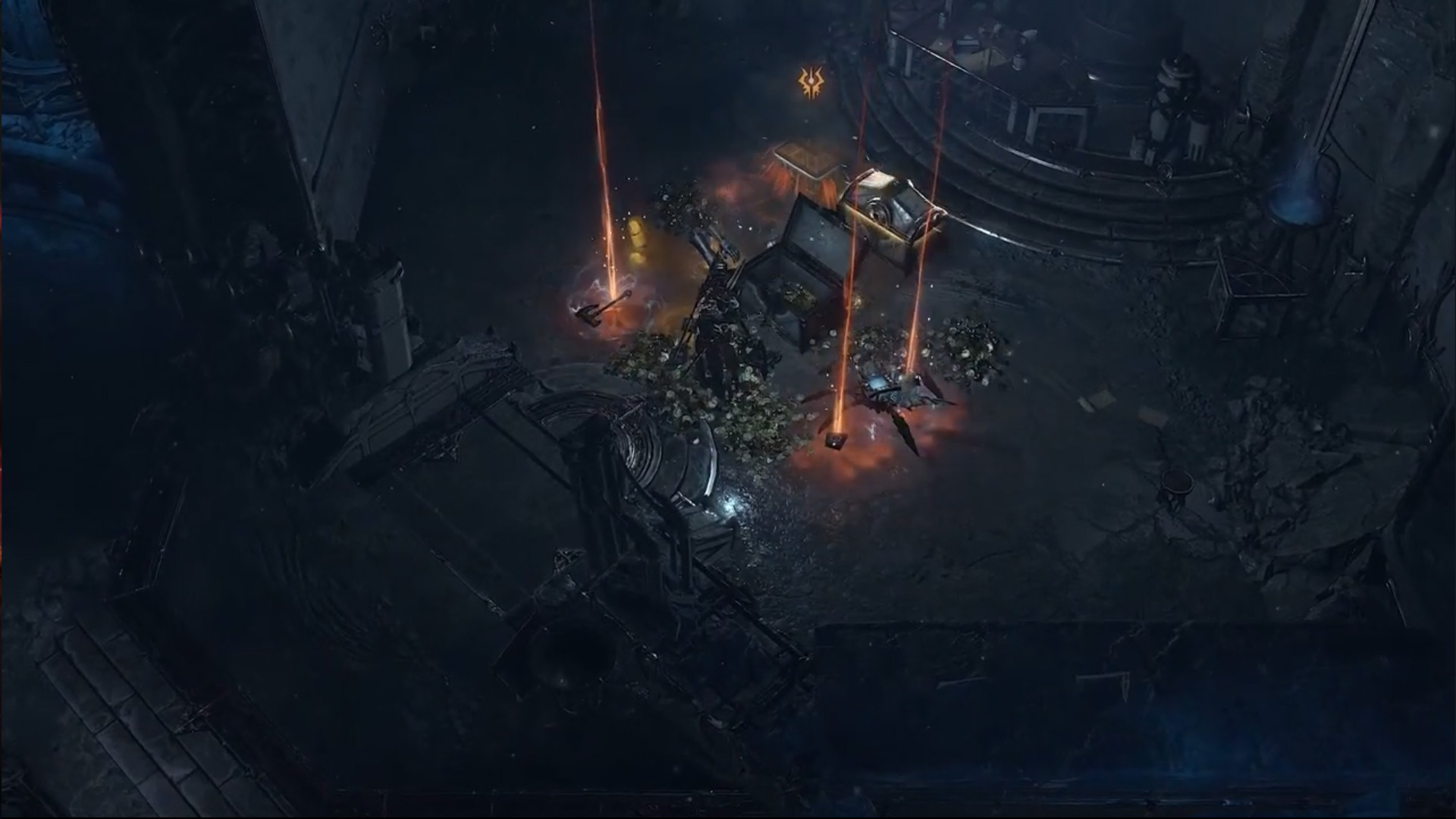Click the orange horned marker icon
The image size is (1456, 819).
(x=811, y=83)
